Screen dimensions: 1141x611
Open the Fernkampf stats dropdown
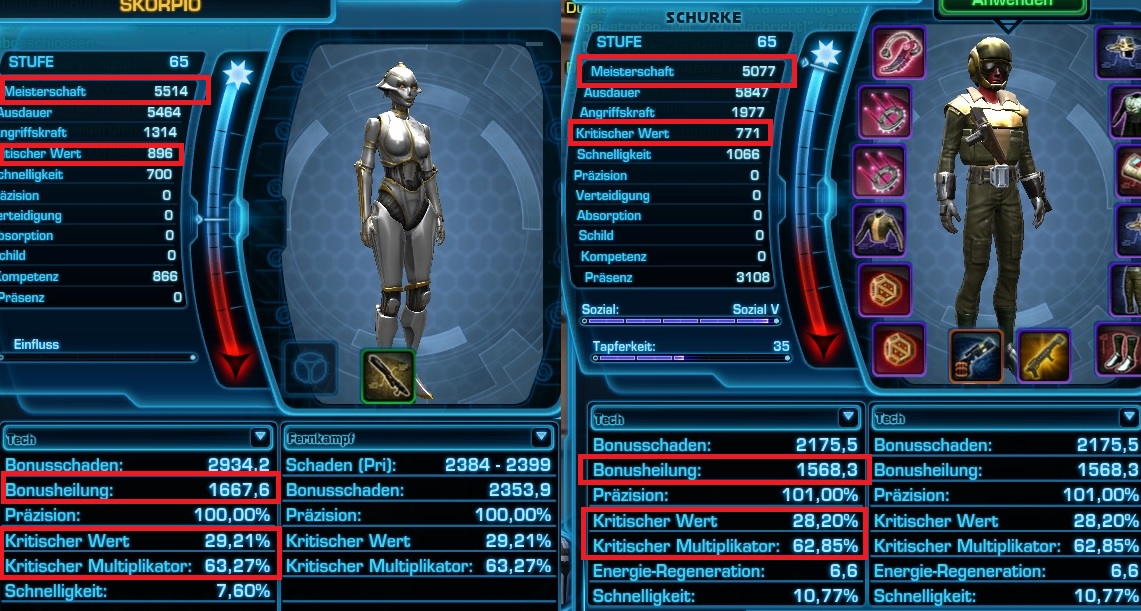541,437
